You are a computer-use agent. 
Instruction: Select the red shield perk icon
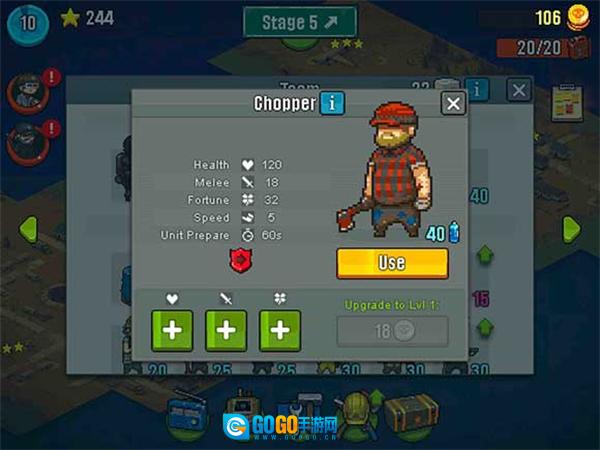point(238,259)
